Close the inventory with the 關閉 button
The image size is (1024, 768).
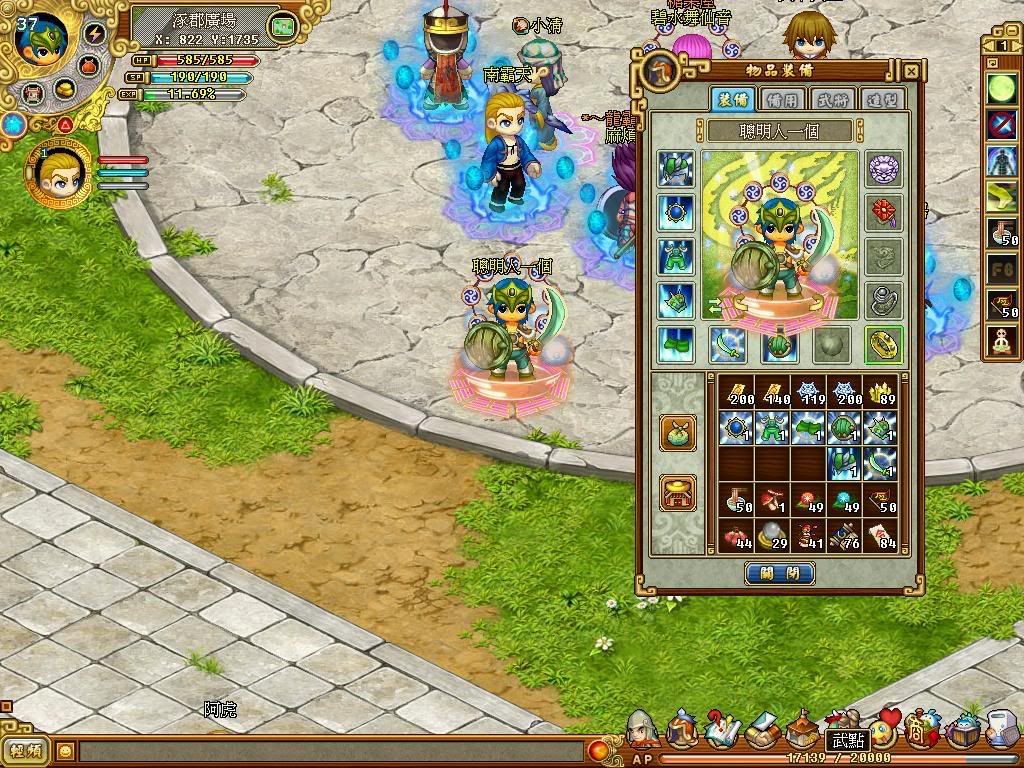780,574
